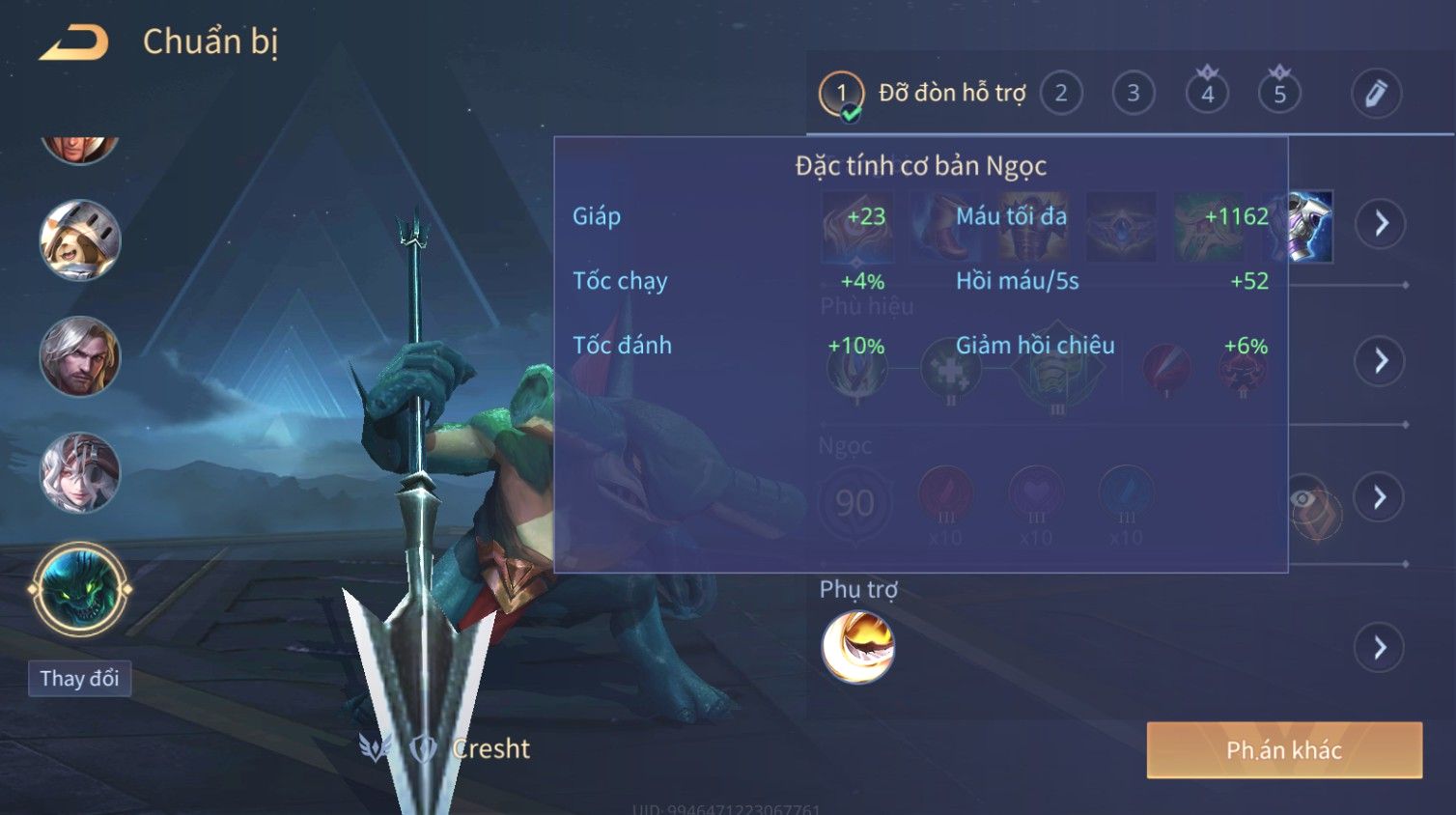Open the Ngọc rune page arrow
This screenshot has height=815, width=1456.
[x=1381, y=497]
